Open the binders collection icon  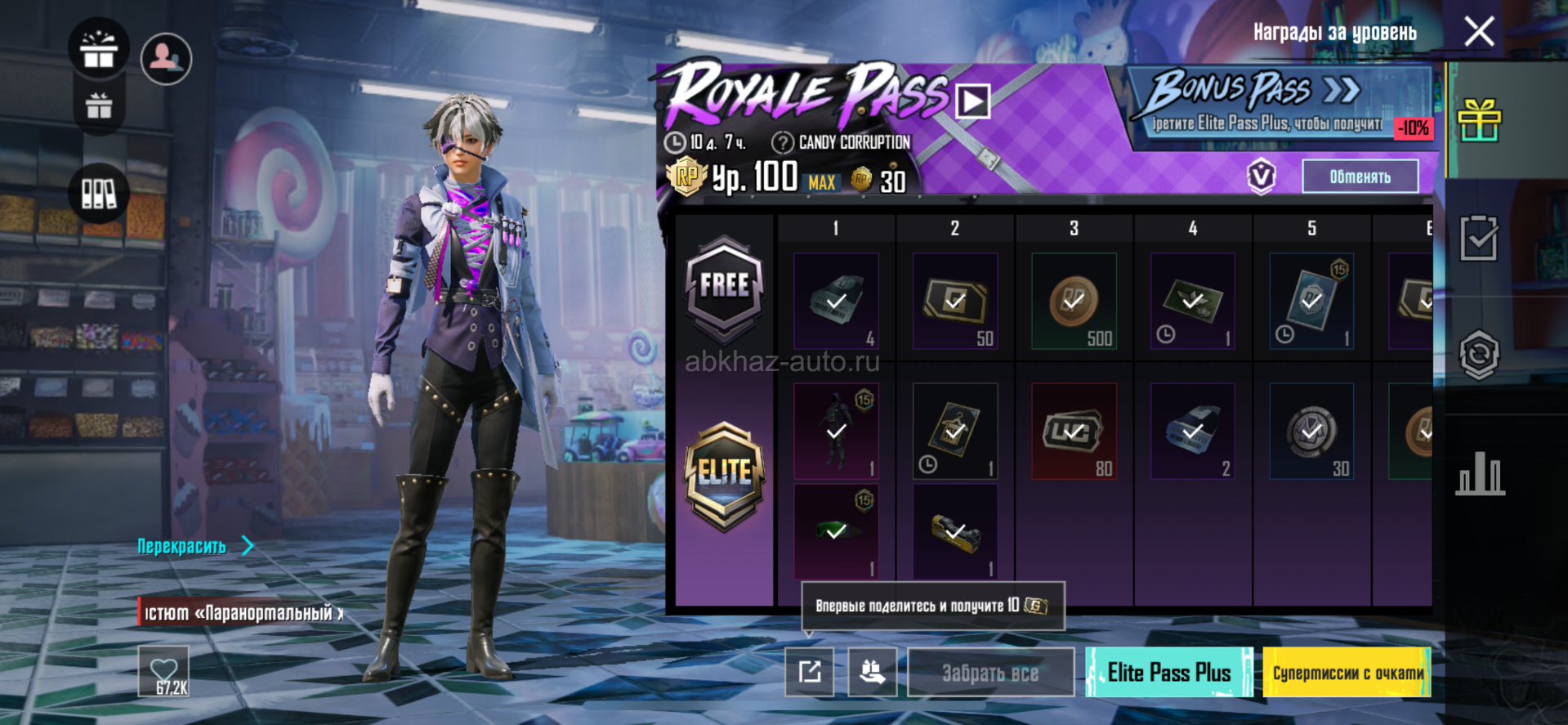pyautogui.click(x=99, y=194)
